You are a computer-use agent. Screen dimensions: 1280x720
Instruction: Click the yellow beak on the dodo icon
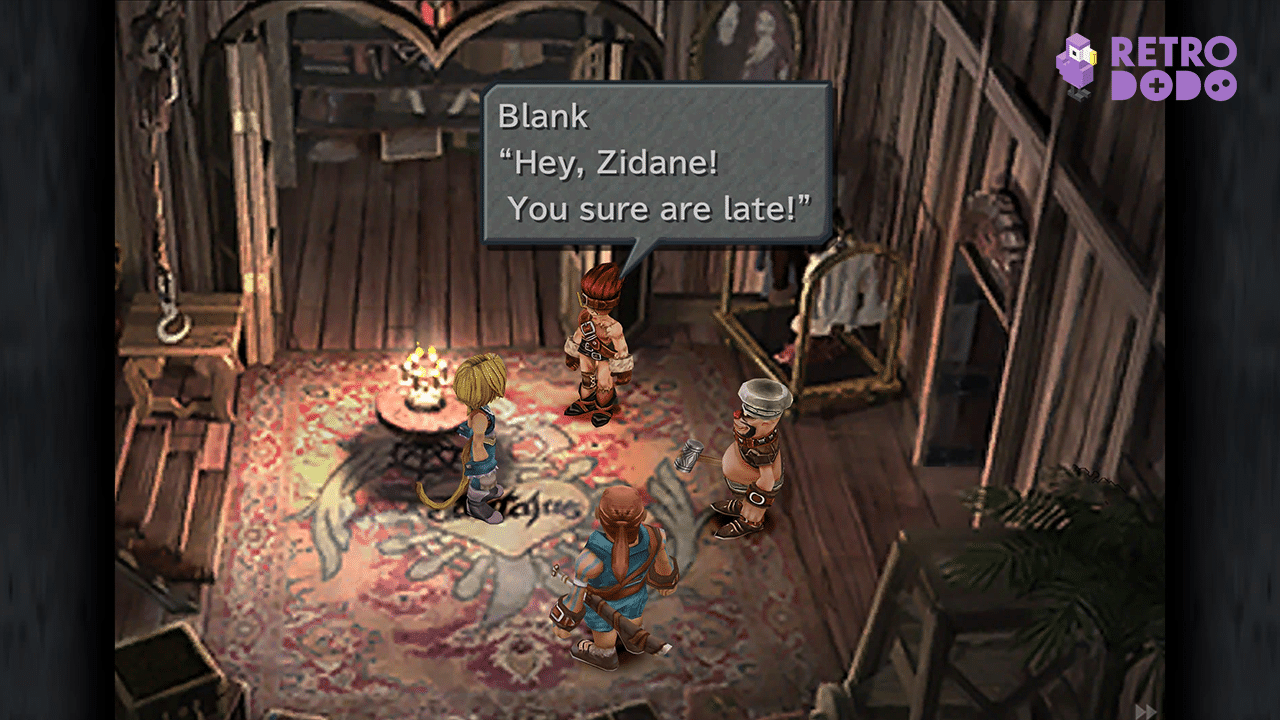coord(1093,58)
